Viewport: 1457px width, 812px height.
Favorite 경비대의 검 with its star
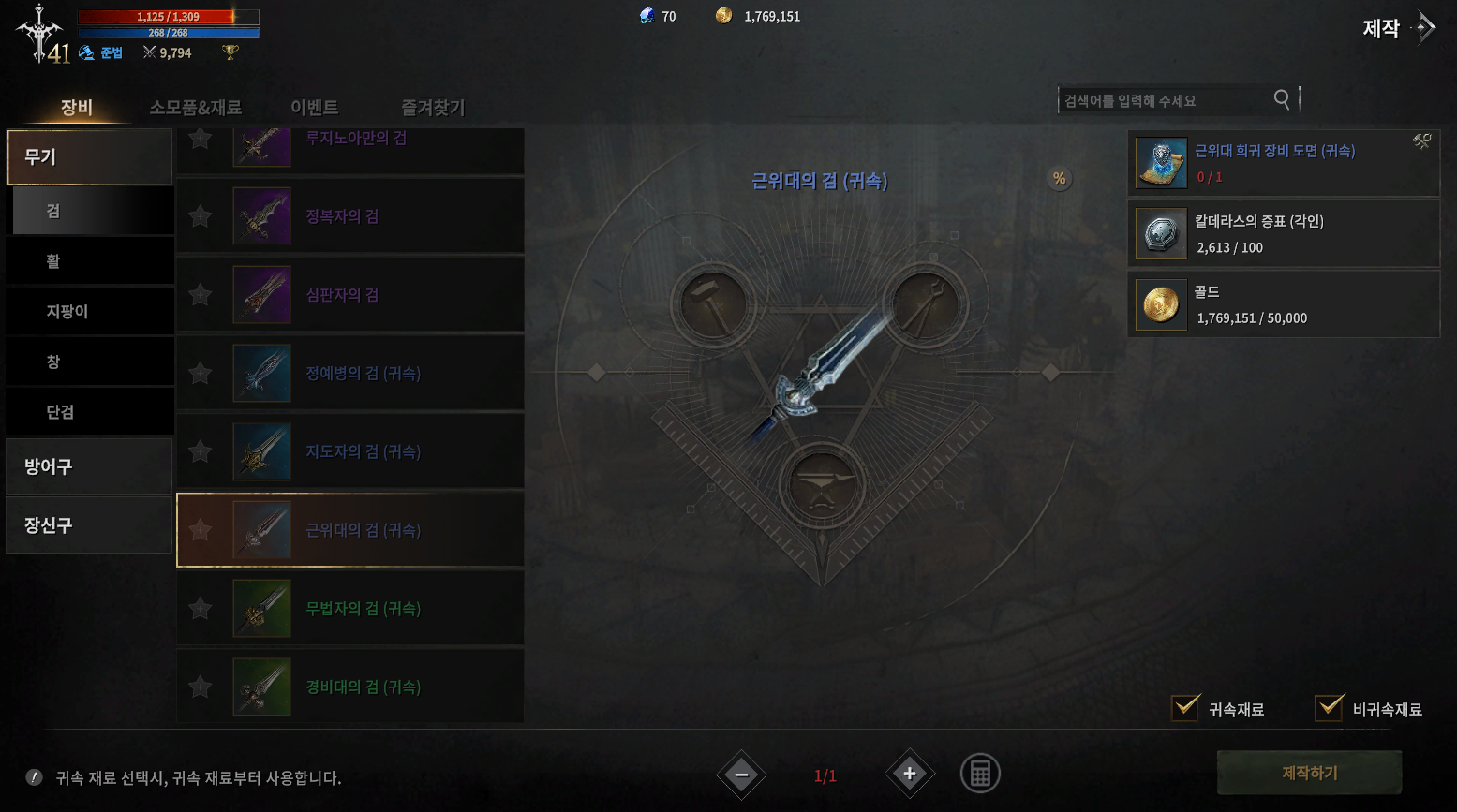(200, 687)
